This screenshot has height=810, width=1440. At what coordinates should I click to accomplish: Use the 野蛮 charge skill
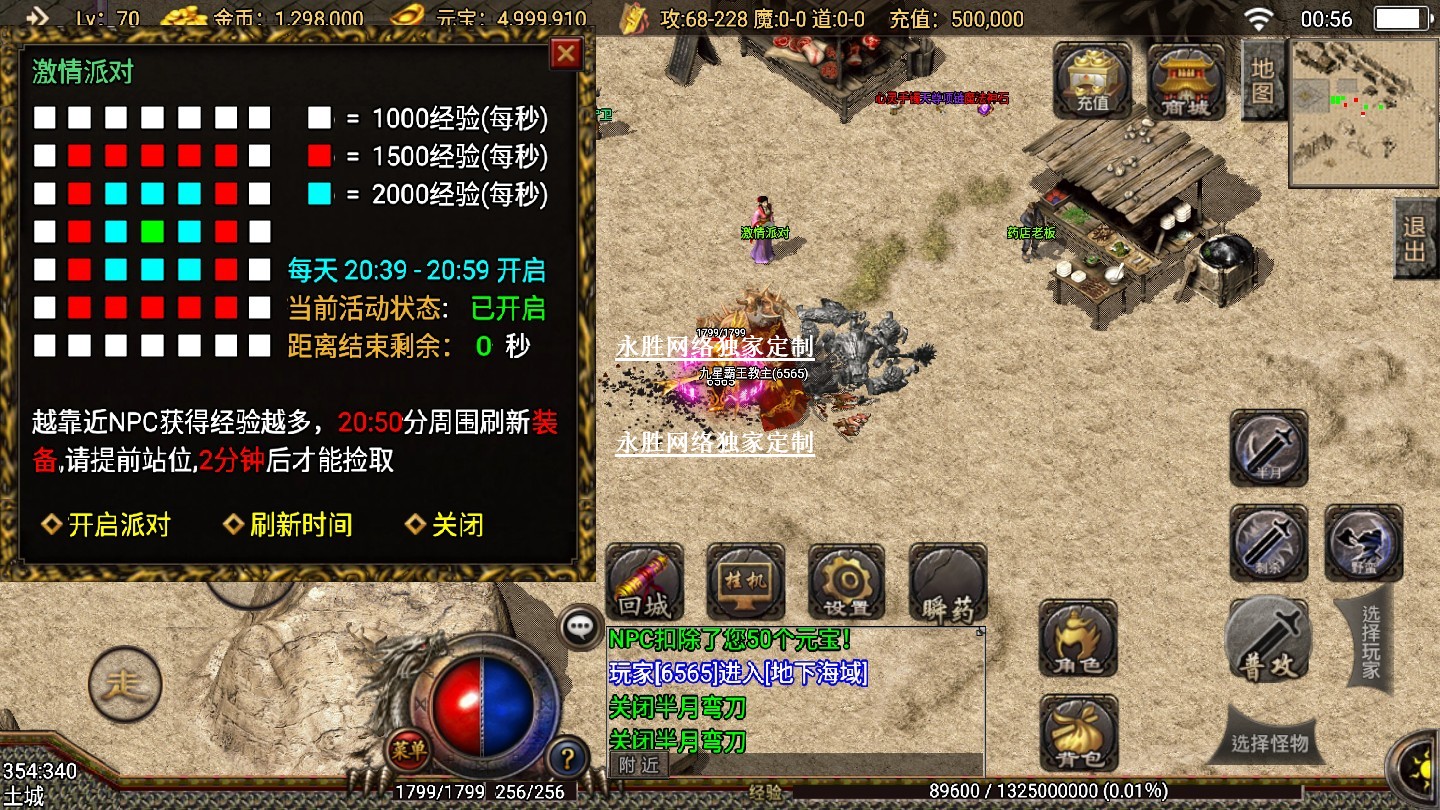pos(1363,542)
